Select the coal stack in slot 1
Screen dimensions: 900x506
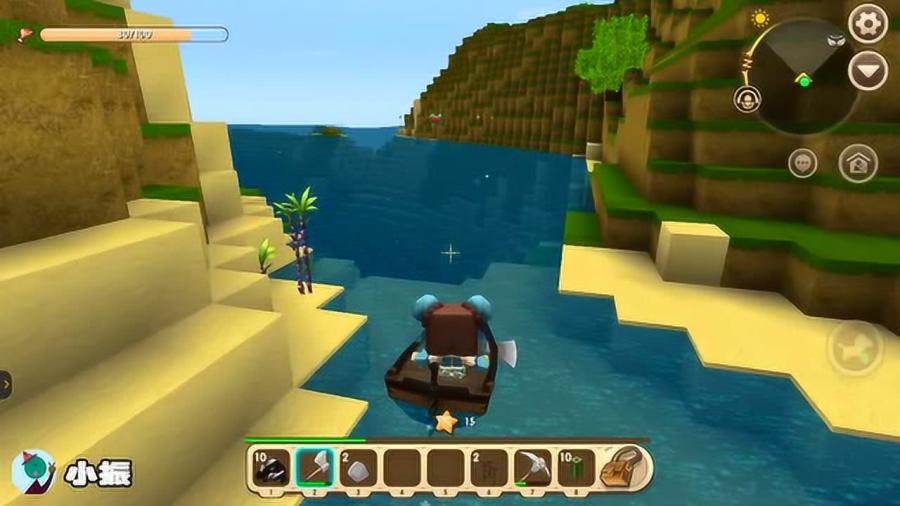(270, 467)
